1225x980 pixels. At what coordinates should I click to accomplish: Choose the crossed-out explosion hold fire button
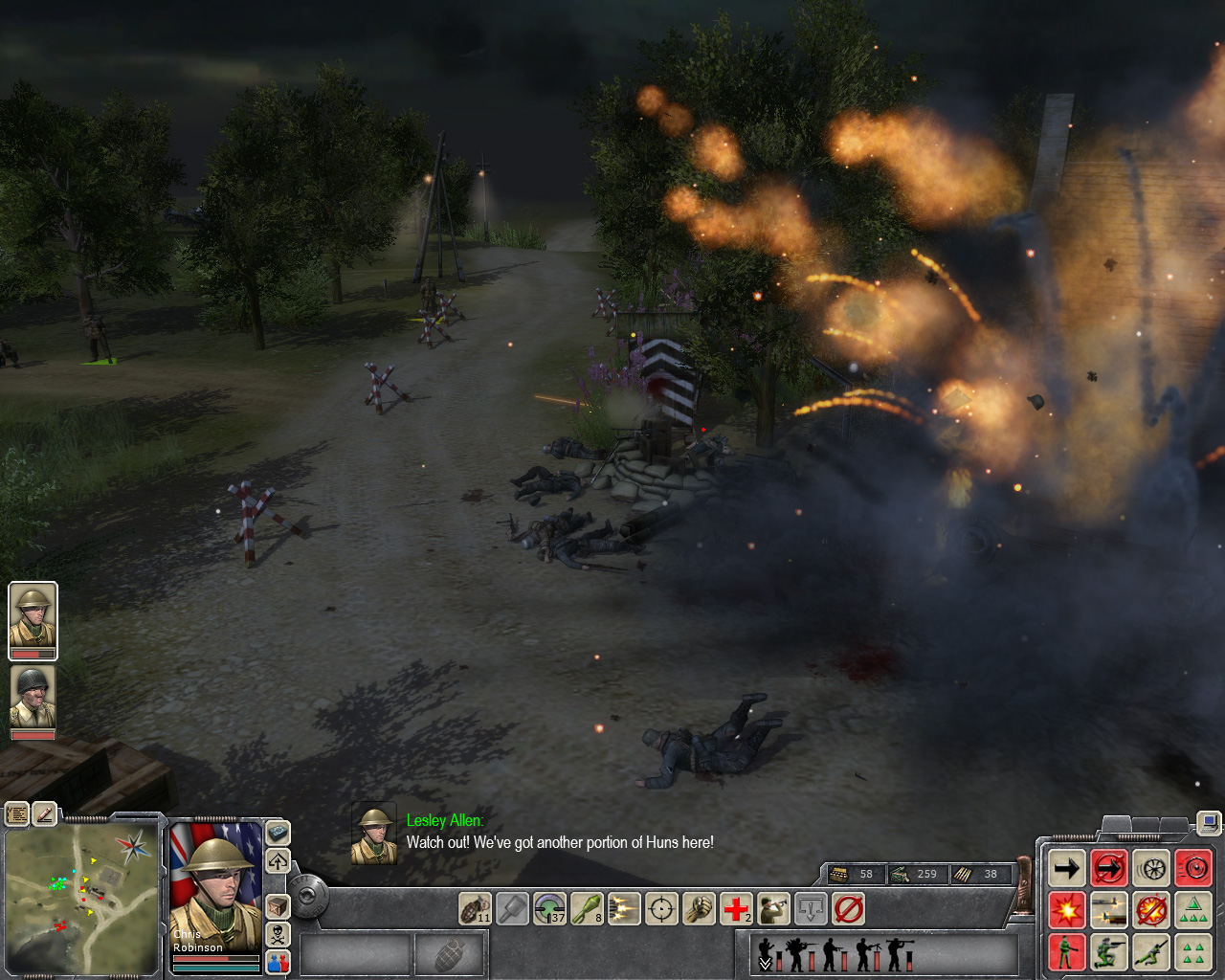tap(1151, 910)
